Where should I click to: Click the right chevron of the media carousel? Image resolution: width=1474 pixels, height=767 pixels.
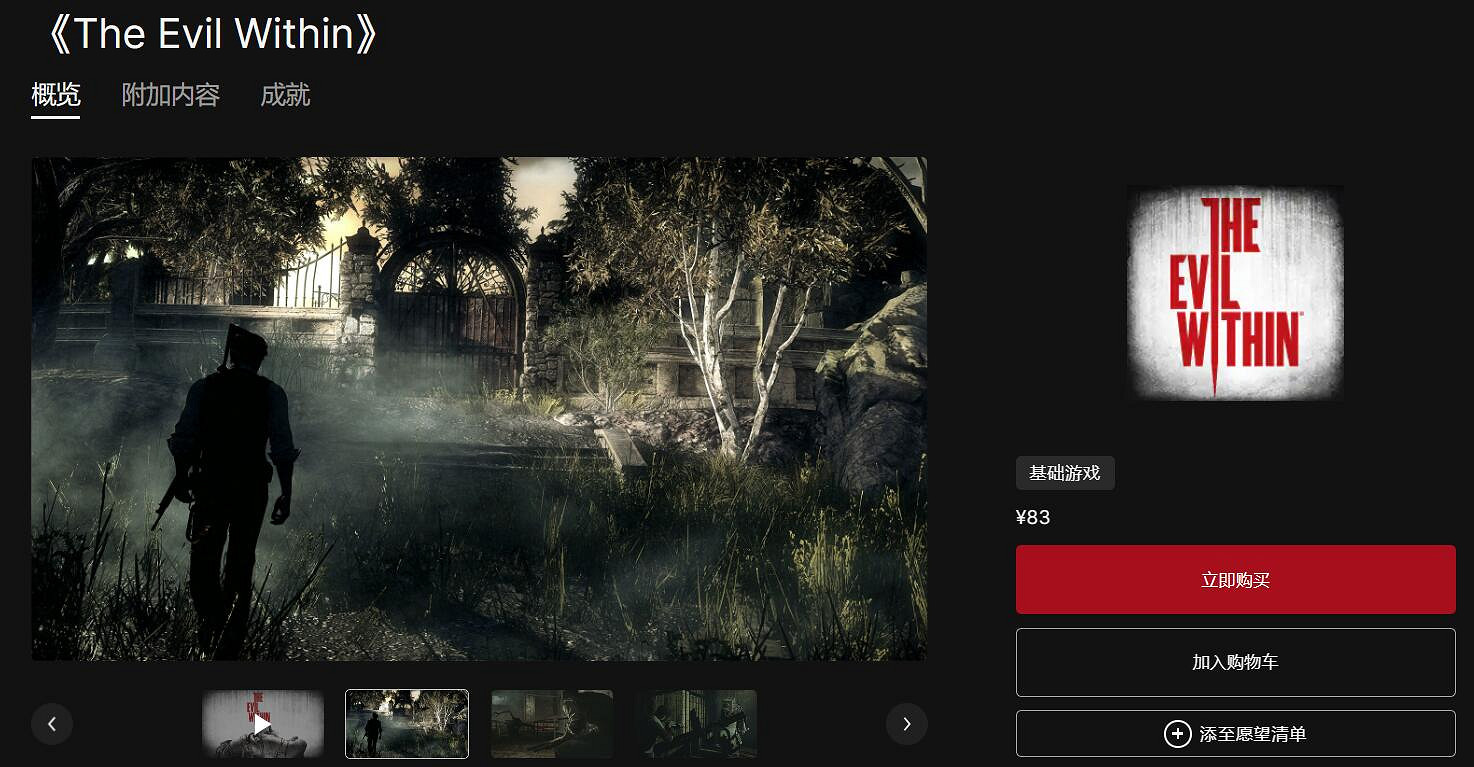tap(907, 723)
